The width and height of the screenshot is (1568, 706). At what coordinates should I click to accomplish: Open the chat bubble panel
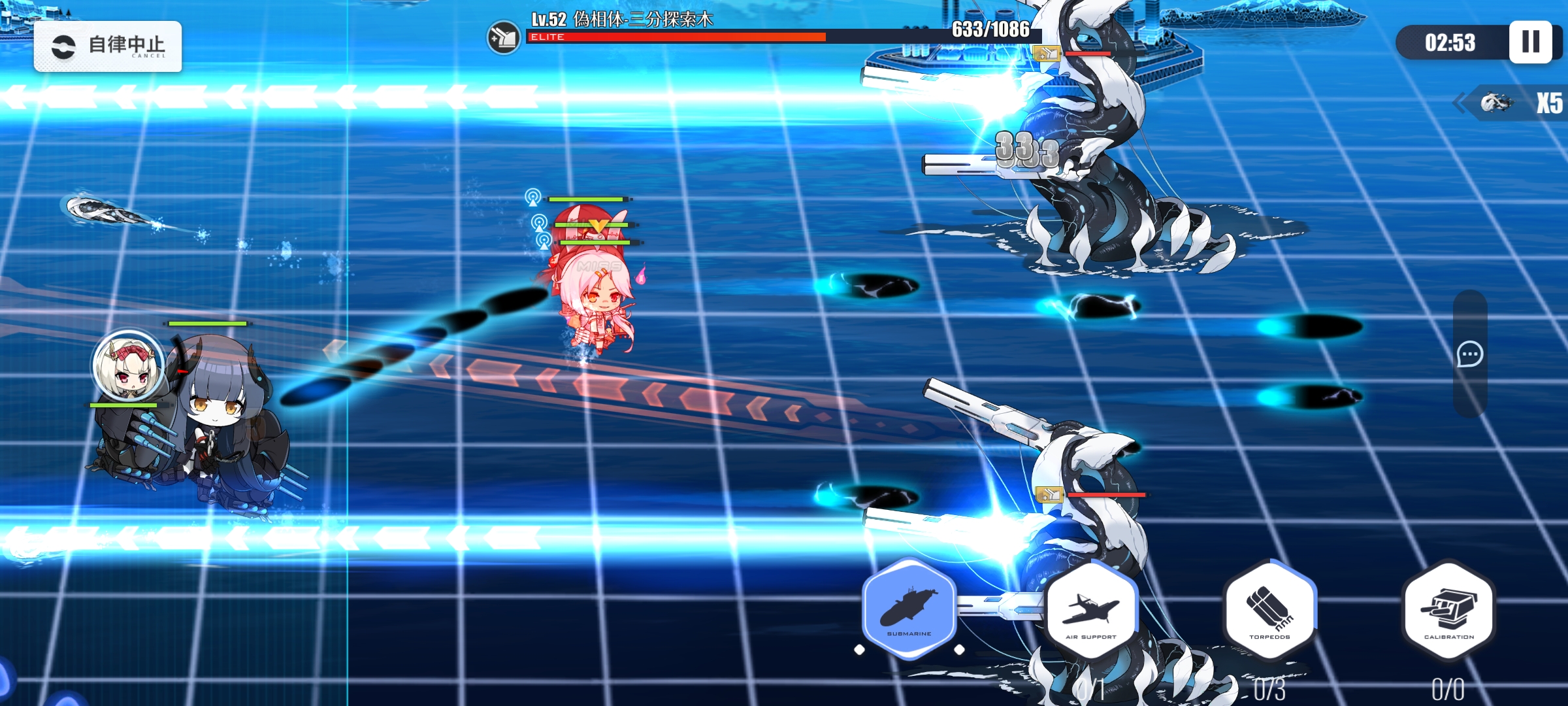click(1470, 354)
